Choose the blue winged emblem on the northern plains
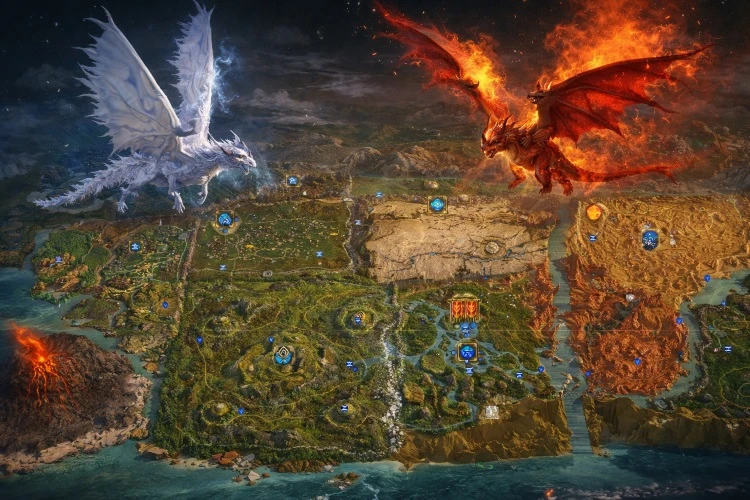Viewport: 750px width, 500px height. pos(225,219)
